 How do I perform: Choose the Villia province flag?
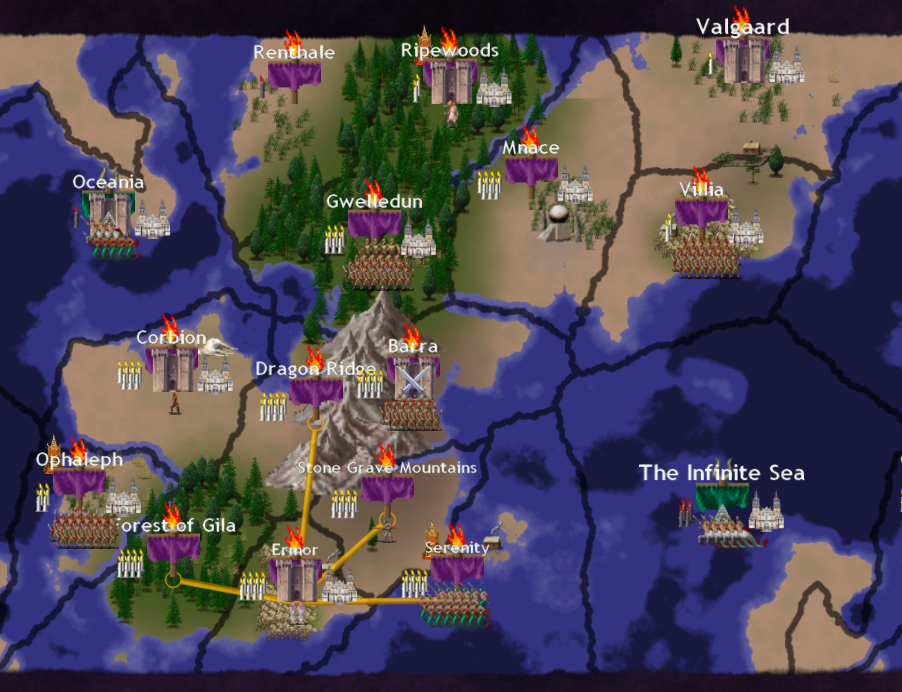coord(701,213)
